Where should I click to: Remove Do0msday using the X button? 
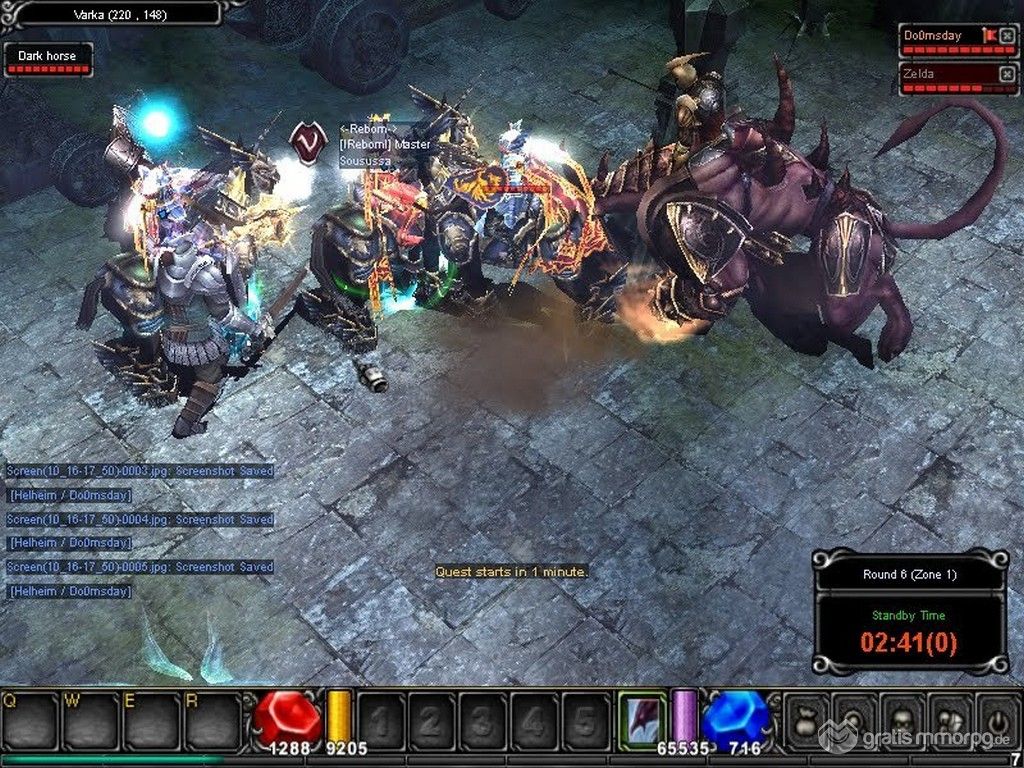pyautogui.click(x=1007, y=37)
